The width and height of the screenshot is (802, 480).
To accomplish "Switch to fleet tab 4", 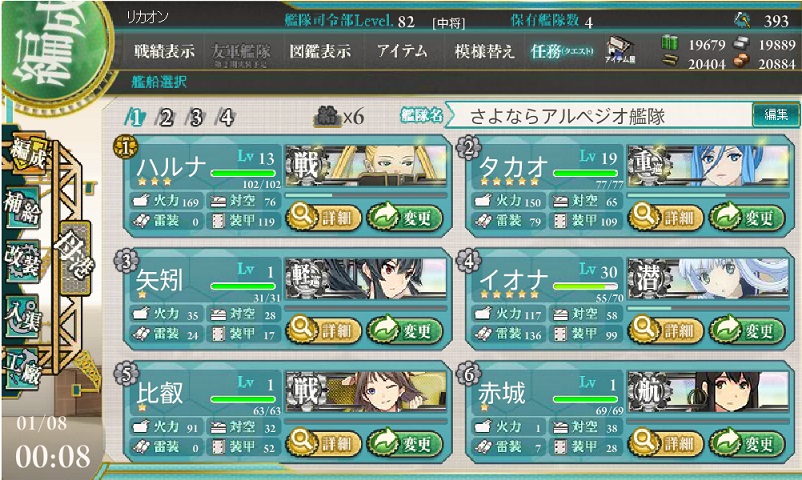I will (x=226, y=118).
